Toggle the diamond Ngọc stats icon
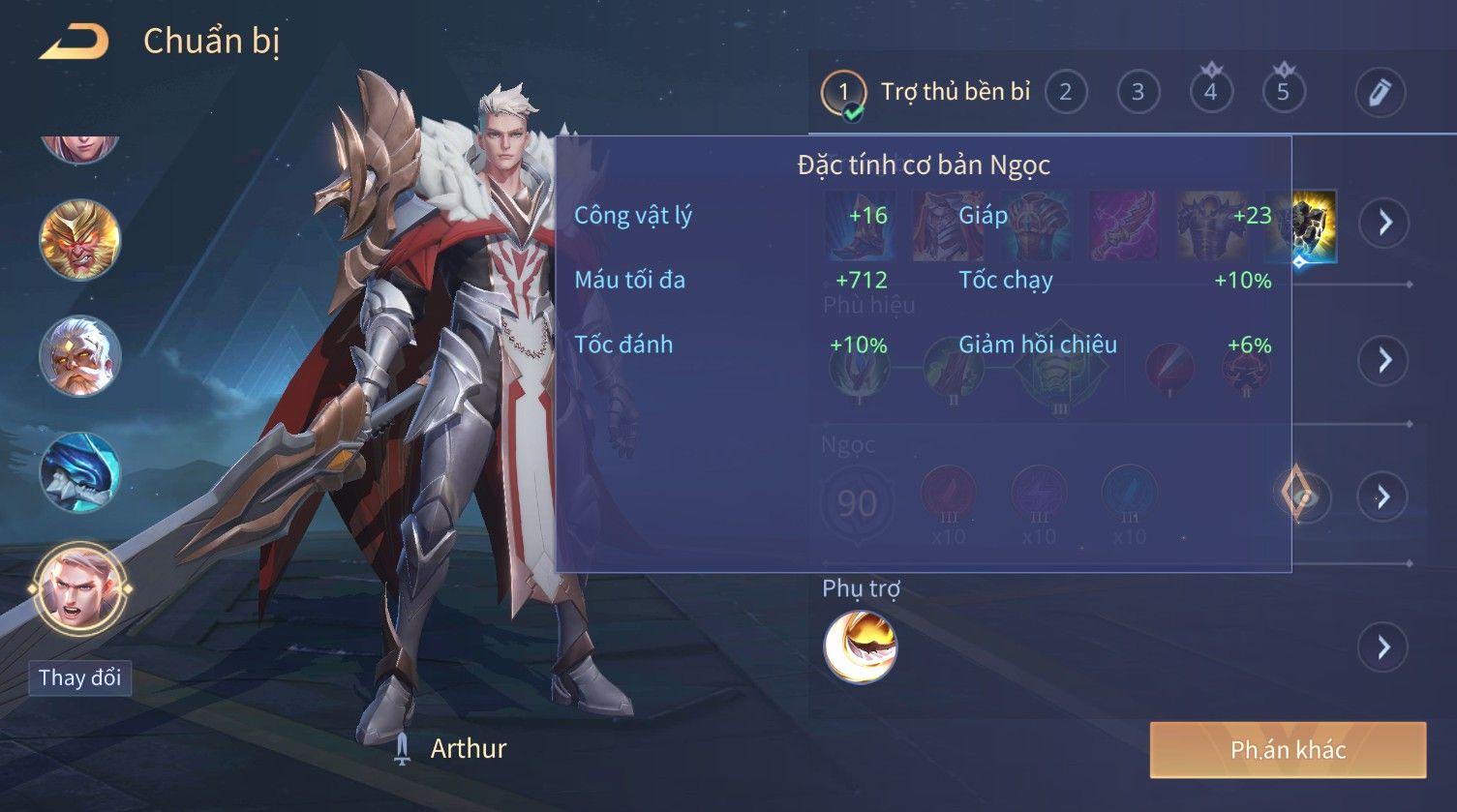 [x=1299, y=495]
